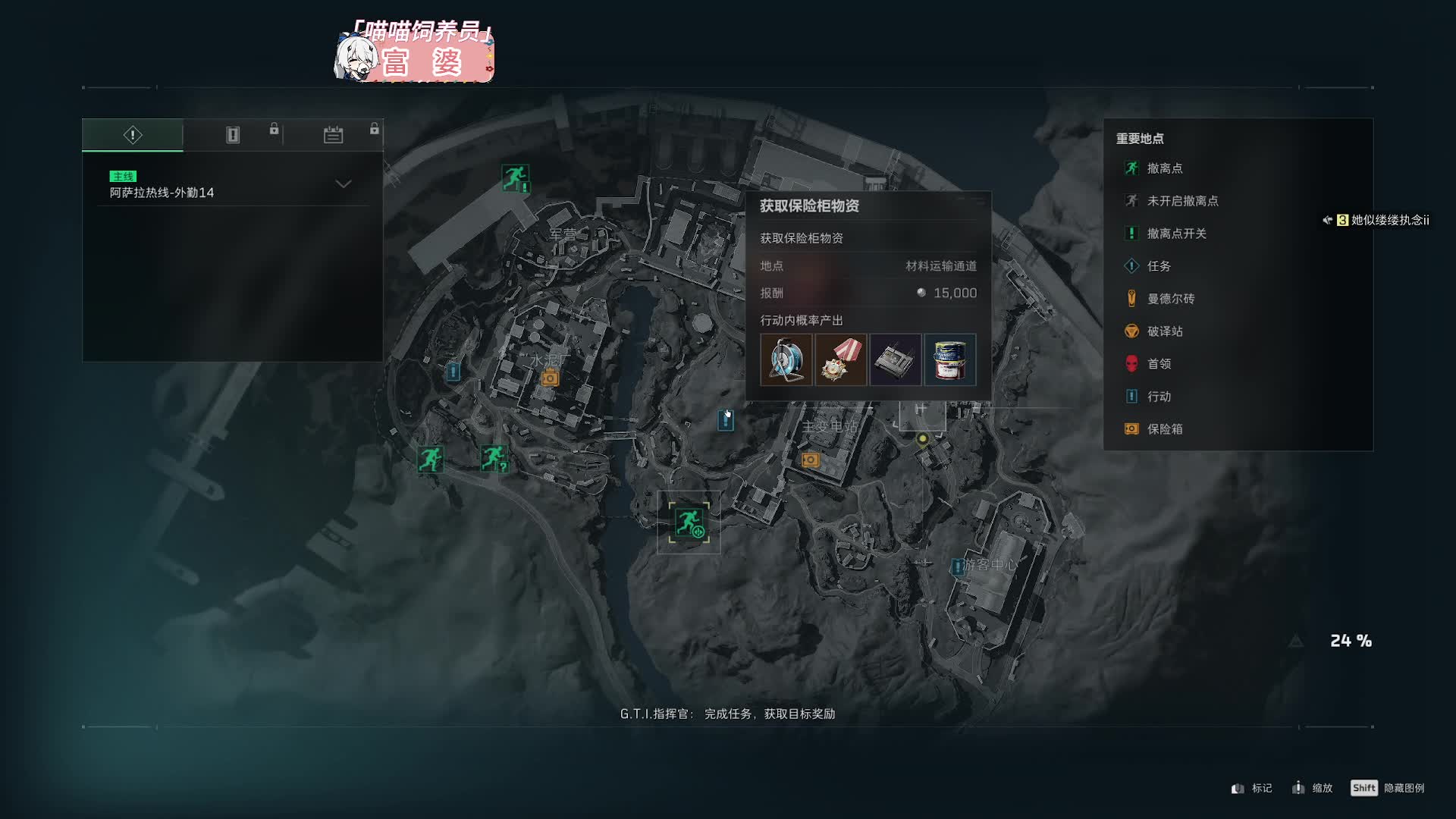Select the cable reel reward item
Image resolution: width=1456 pixels, height=819 pixels.
click(x=786, y=360)
